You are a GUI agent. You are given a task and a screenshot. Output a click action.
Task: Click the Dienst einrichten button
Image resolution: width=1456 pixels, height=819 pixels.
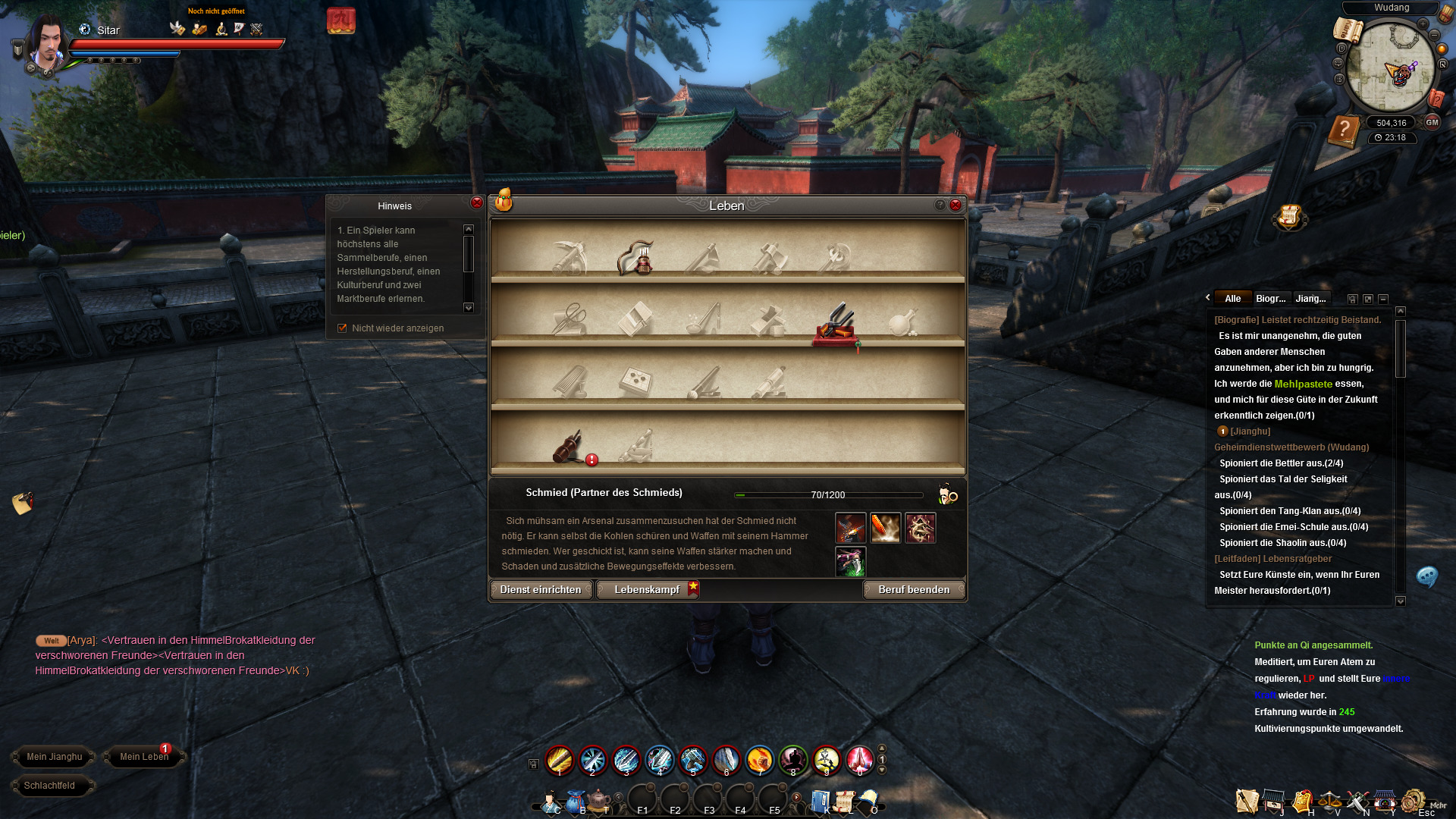[x=541, y=590]
